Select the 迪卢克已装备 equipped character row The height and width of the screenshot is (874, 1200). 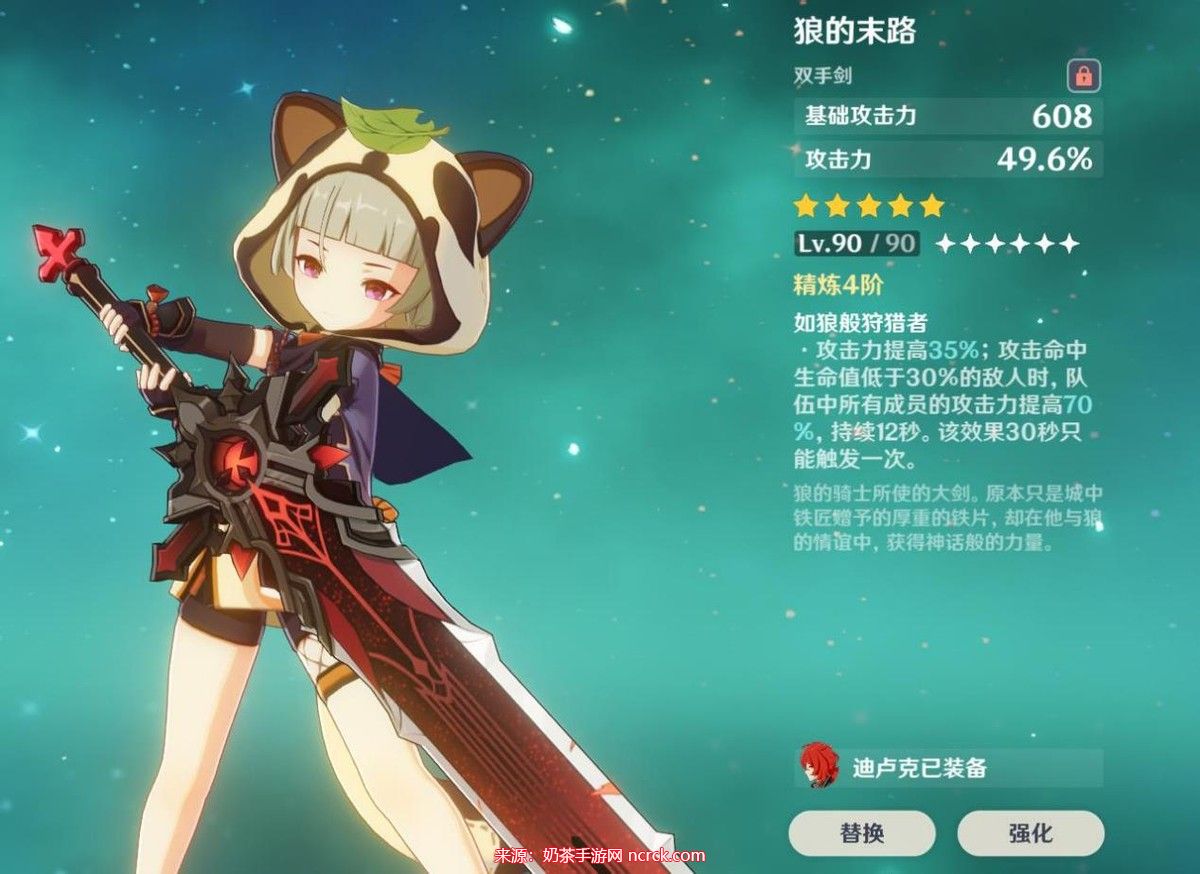[x=948, y=768]
